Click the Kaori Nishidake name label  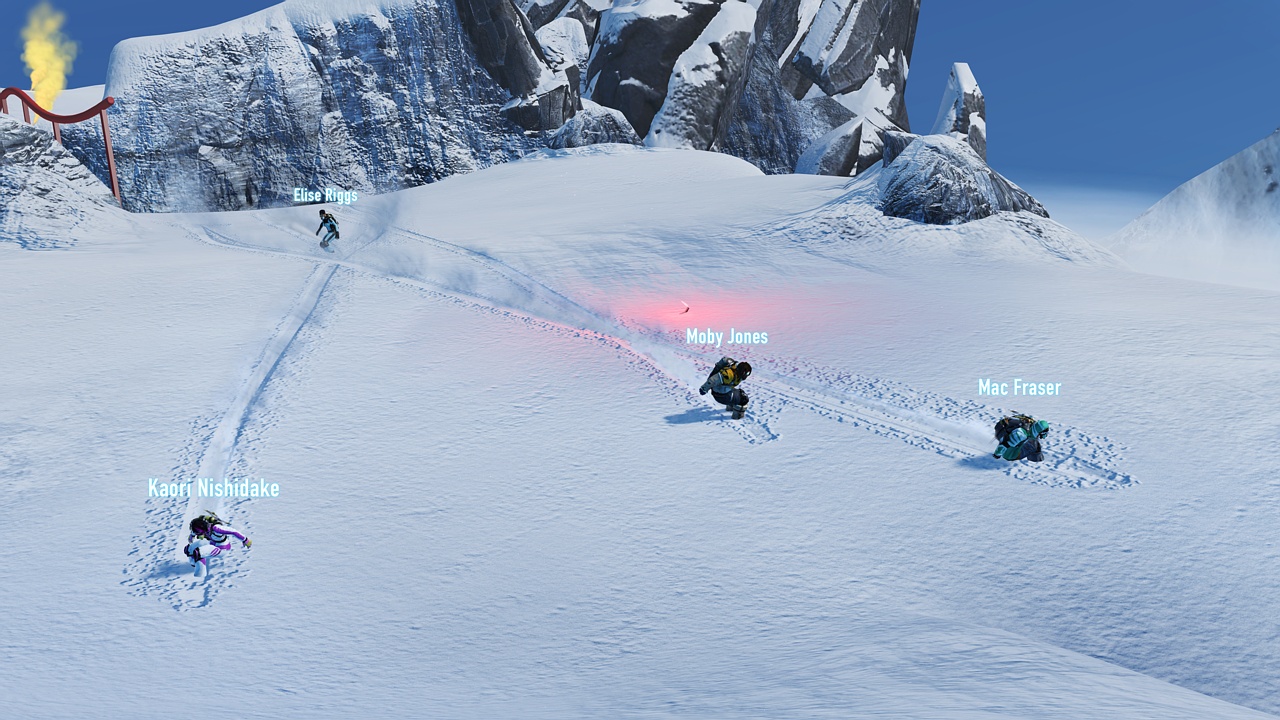point(214,490)
